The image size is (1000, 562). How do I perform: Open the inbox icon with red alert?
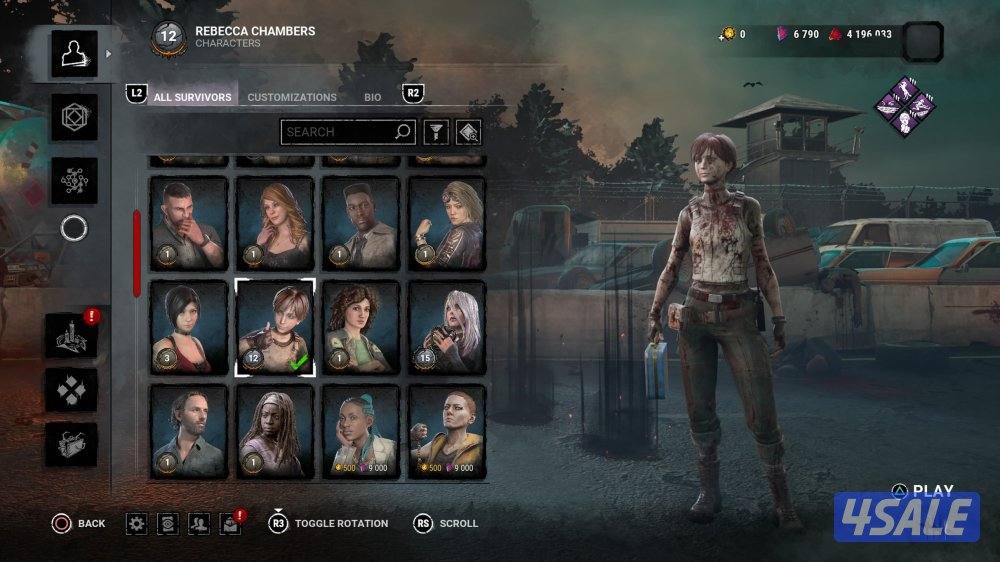[x=230, y=523]
